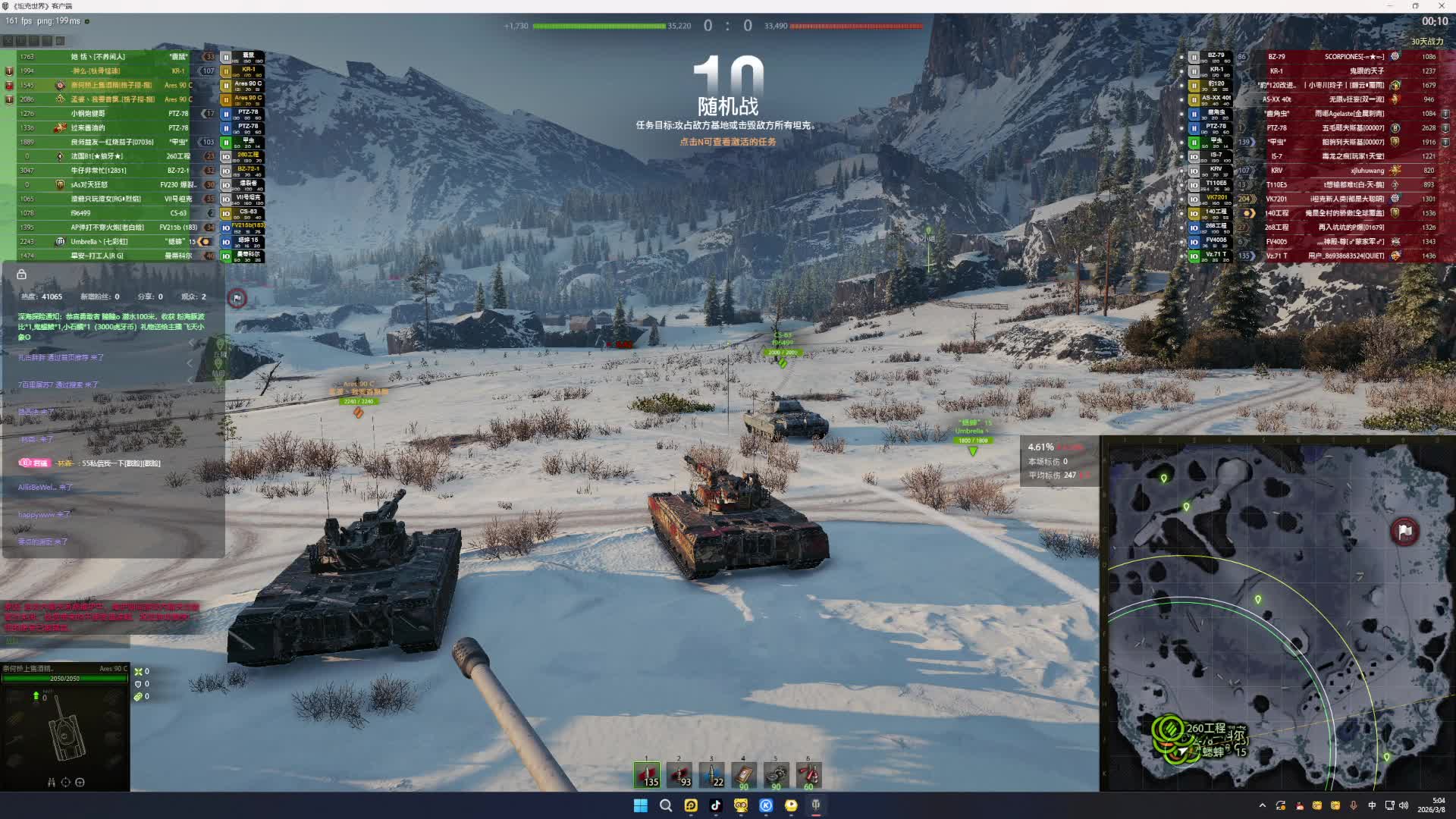Use the first aid kit consumable
The height and width of the screenshot is (819, 1456).
click(744, 774)
